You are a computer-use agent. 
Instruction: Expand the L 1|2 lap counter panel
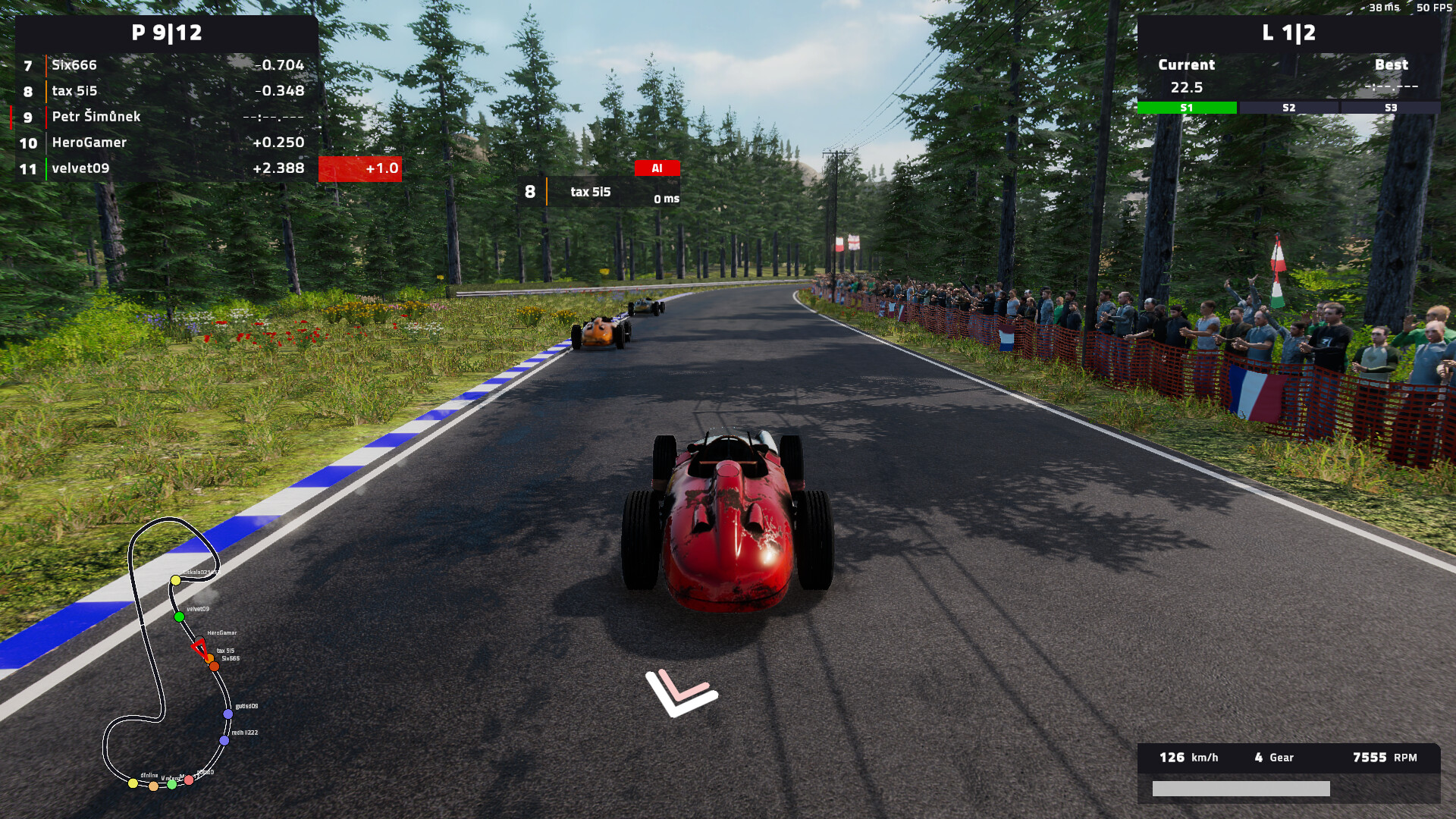point(1287,33)
